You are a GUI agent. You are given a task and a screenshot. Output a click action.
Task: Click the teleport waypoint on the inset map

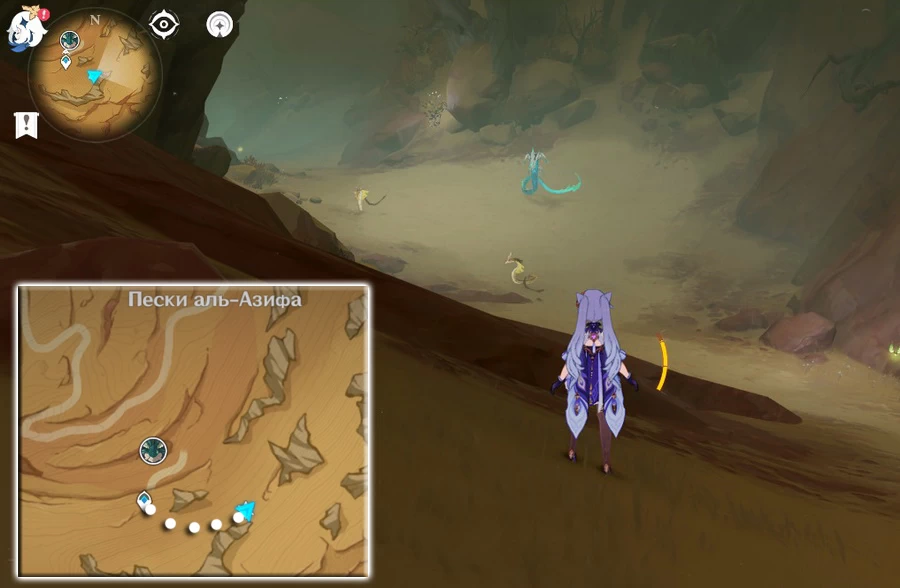(x=144, y=499)
